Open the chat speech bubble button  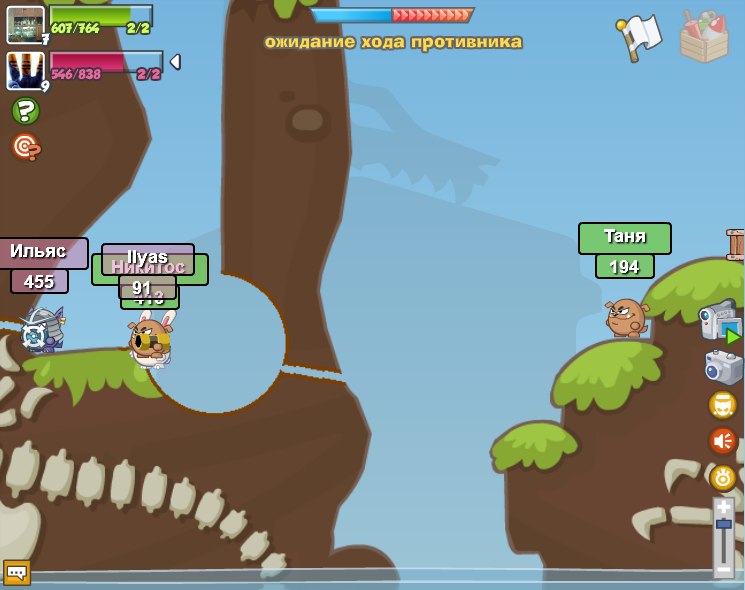[x=17, y=572]
